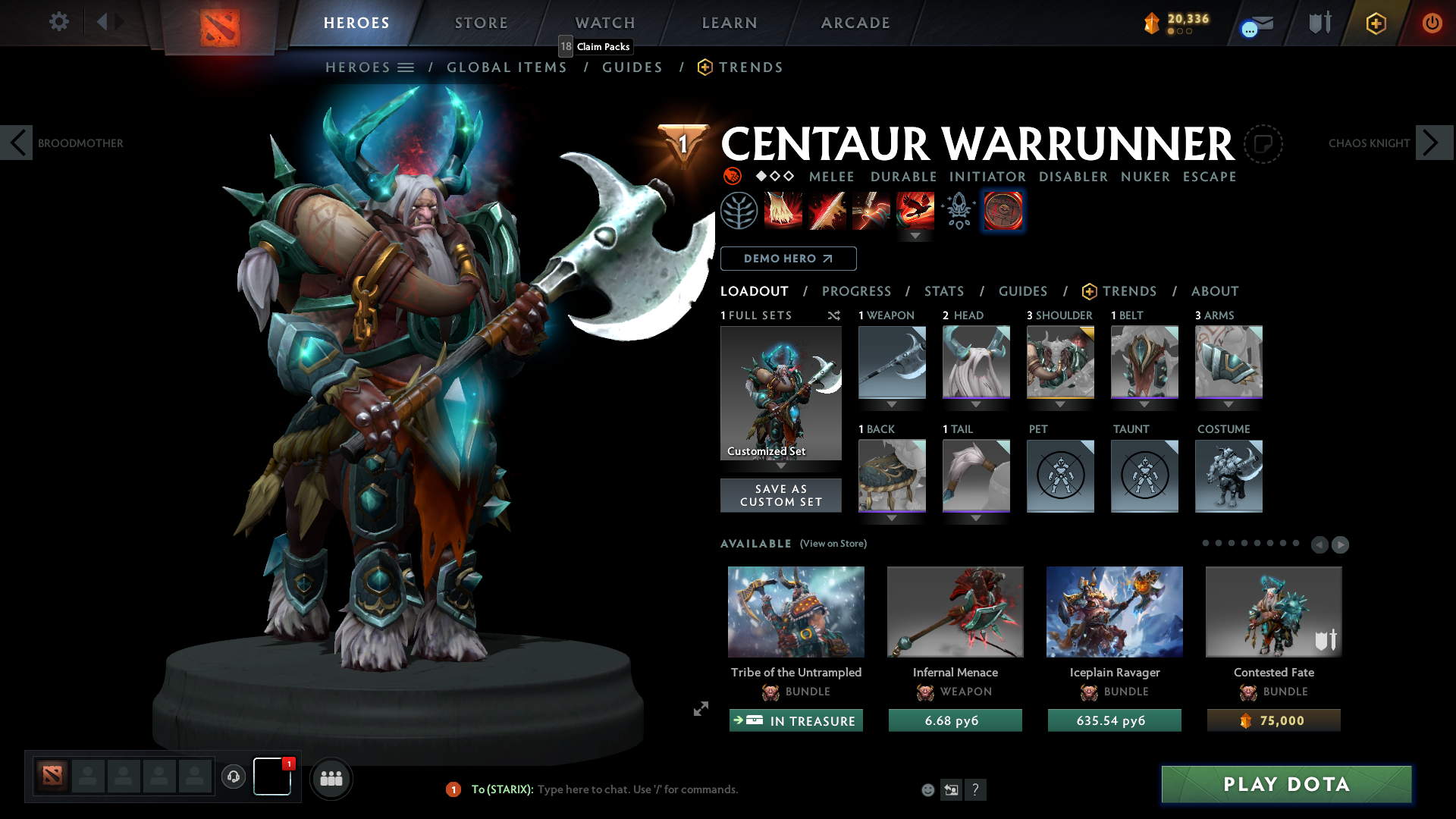
Task: Expand the Head slot dropdown arrow
Action: [x=976, y=404]
